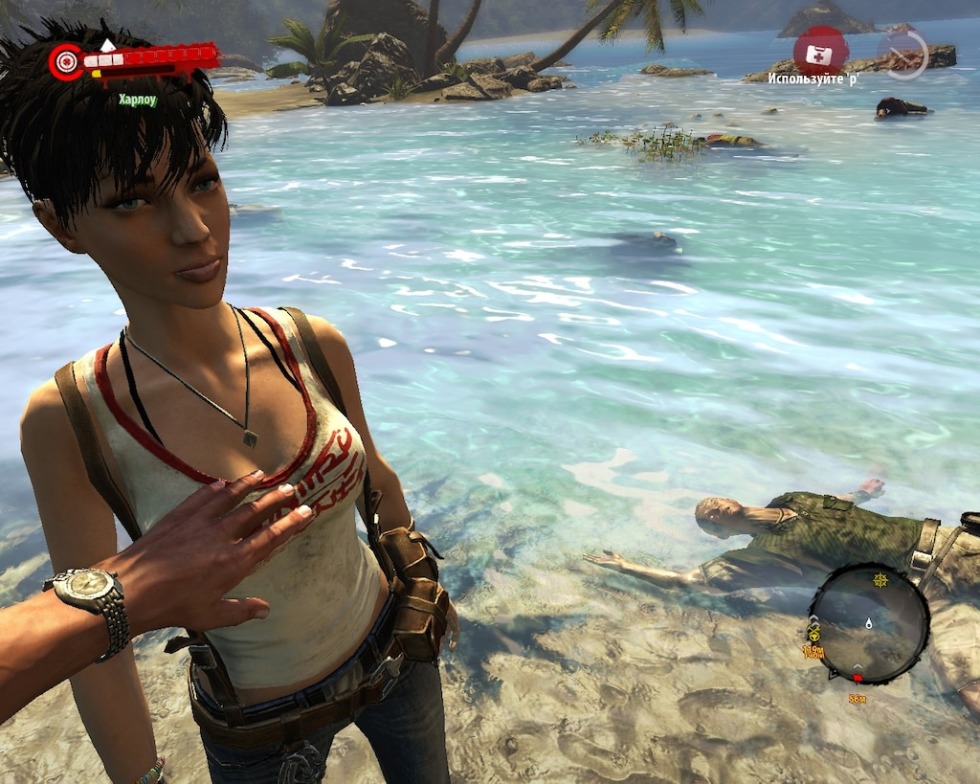Click the circular cooldown timer icon
The height and width of the screenshot is (784, 980).
(903, 54)
